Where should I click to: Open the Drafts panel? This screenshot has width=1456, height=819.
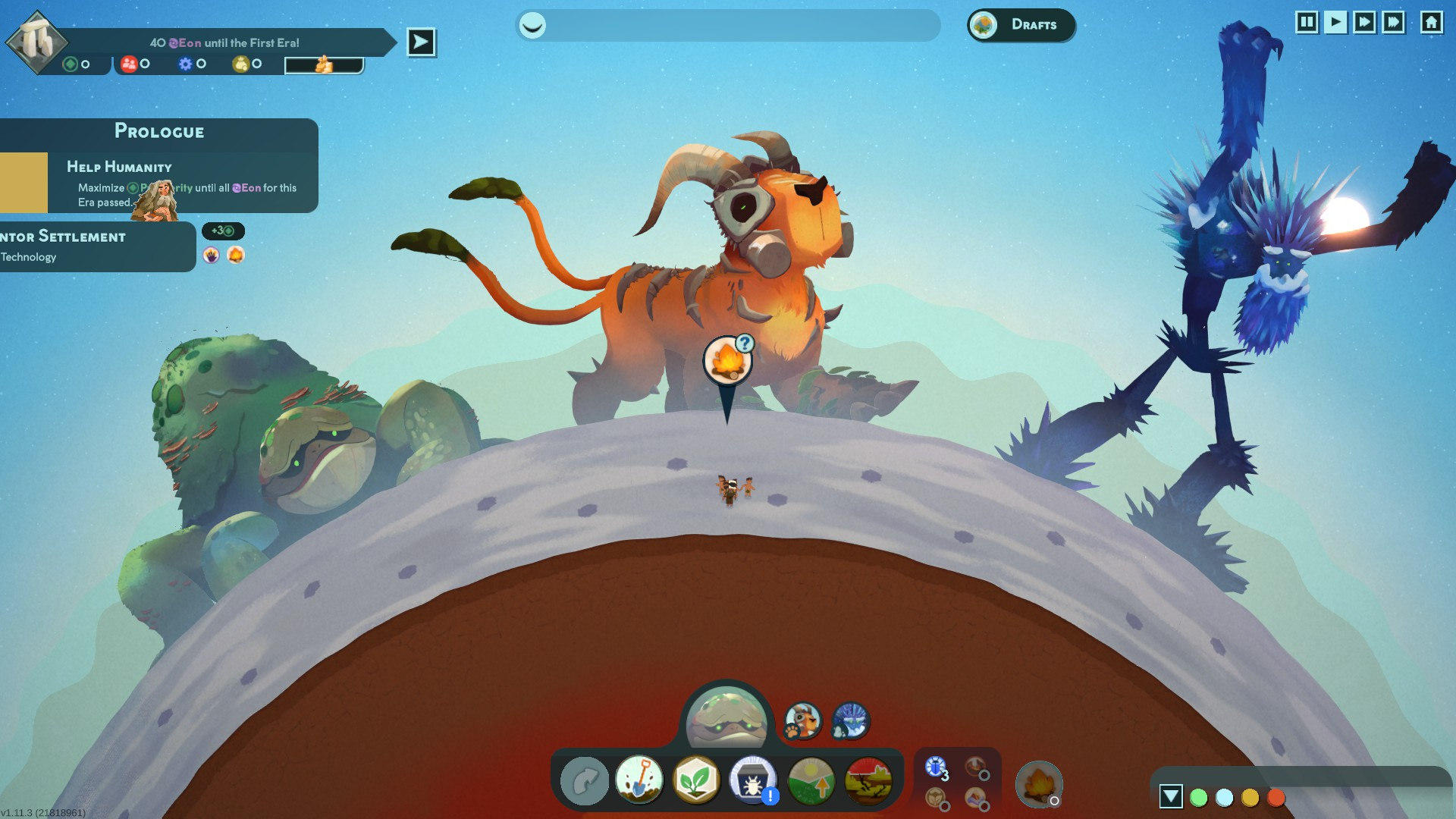pyautogui.click(x=1021, y=25)
